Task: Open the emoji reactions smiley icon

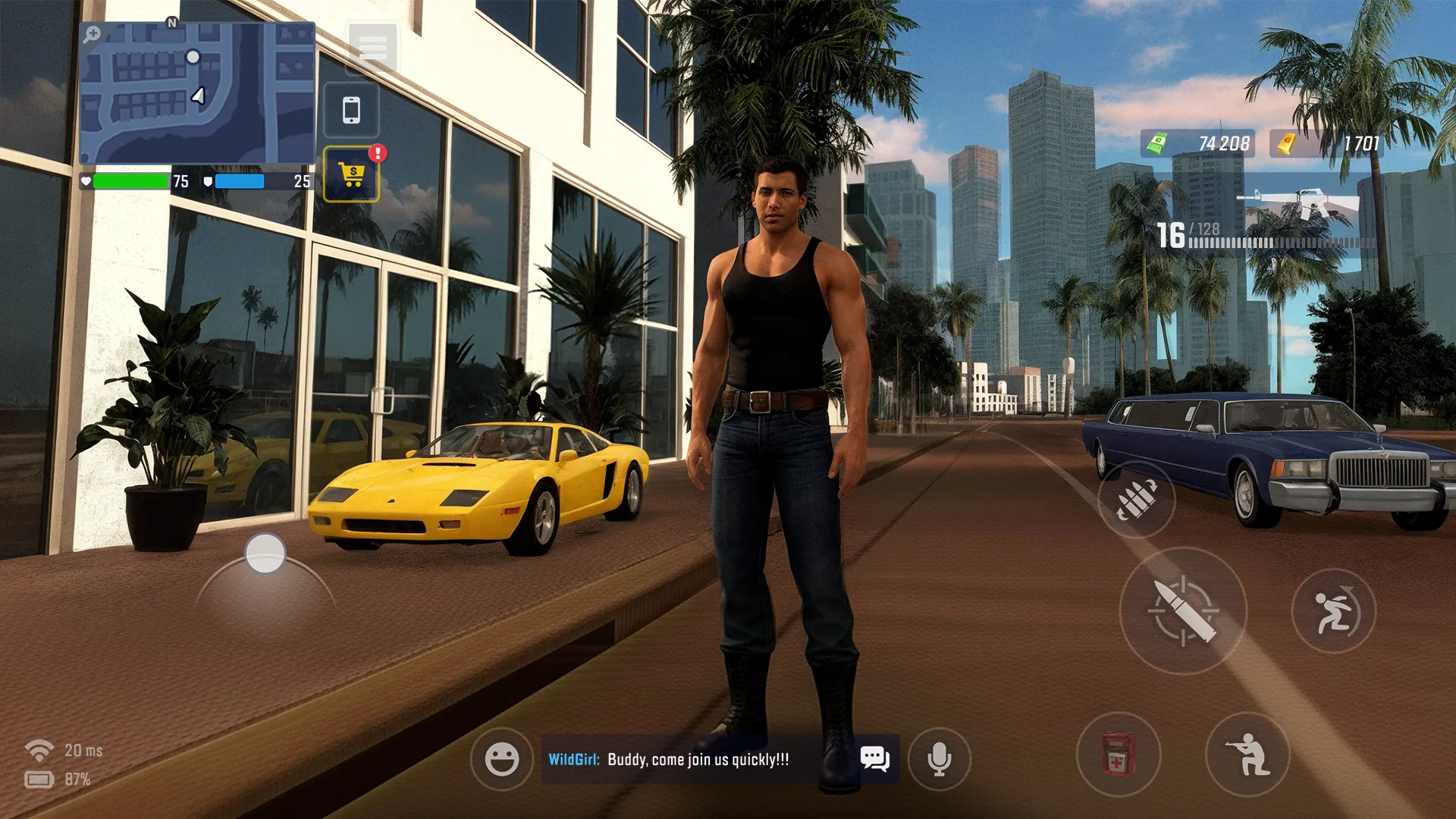Action: tap(502, 757)
